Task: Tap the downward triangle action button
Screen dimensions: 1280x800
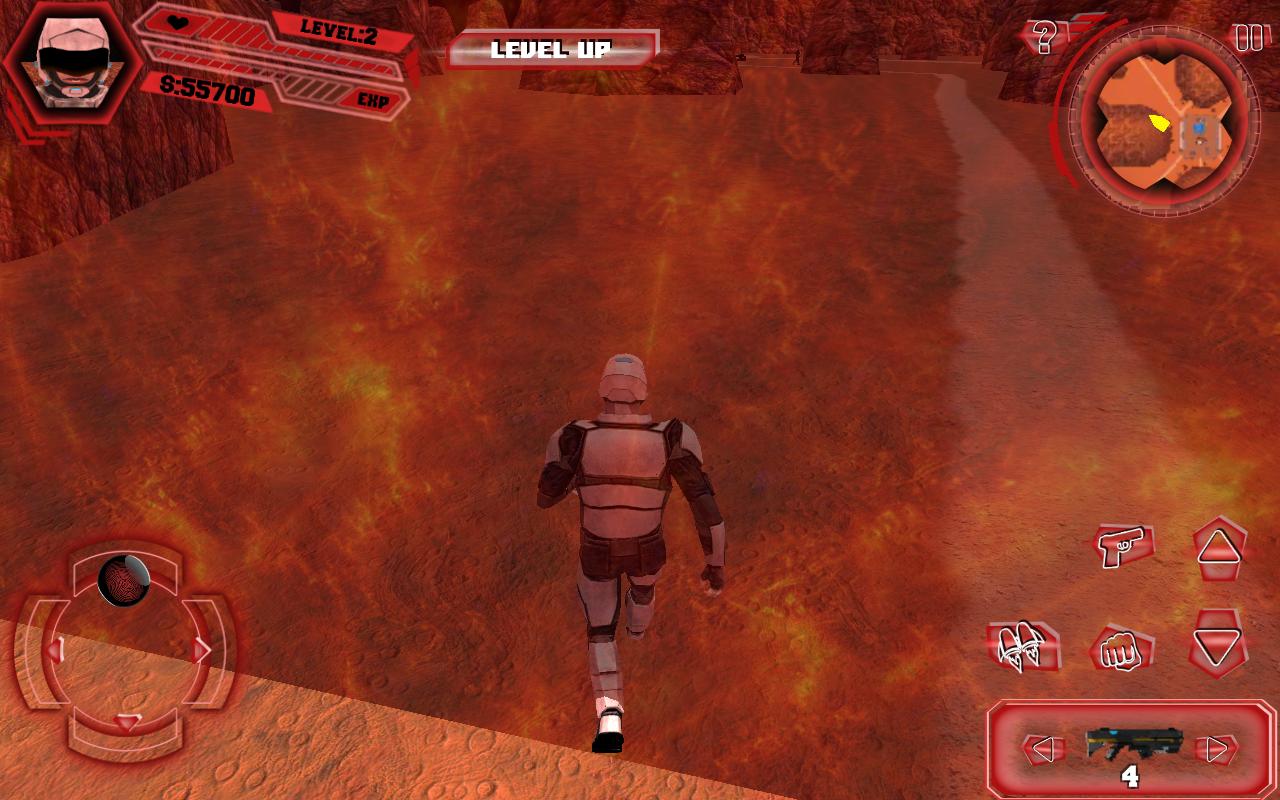Action: point(1217,646)
